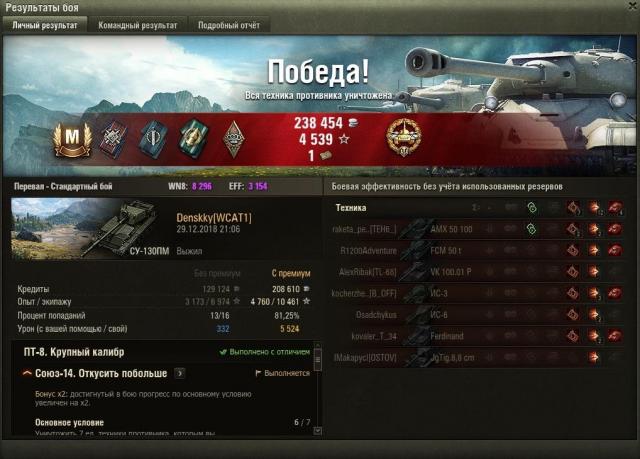Click the Mastery Badge M medal
Image resolution: width=640 pixels, height=459 pixels.
[x=71, y=138]
